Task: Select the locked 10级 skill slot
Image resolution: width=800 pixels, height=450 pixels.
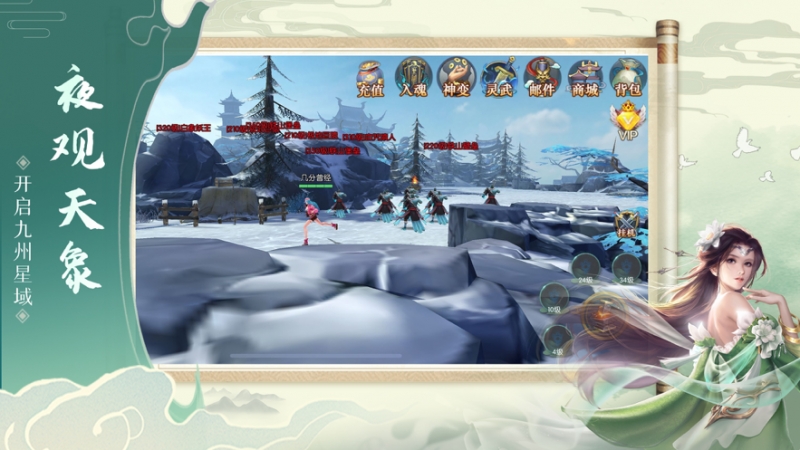Action: coord(555,296)
